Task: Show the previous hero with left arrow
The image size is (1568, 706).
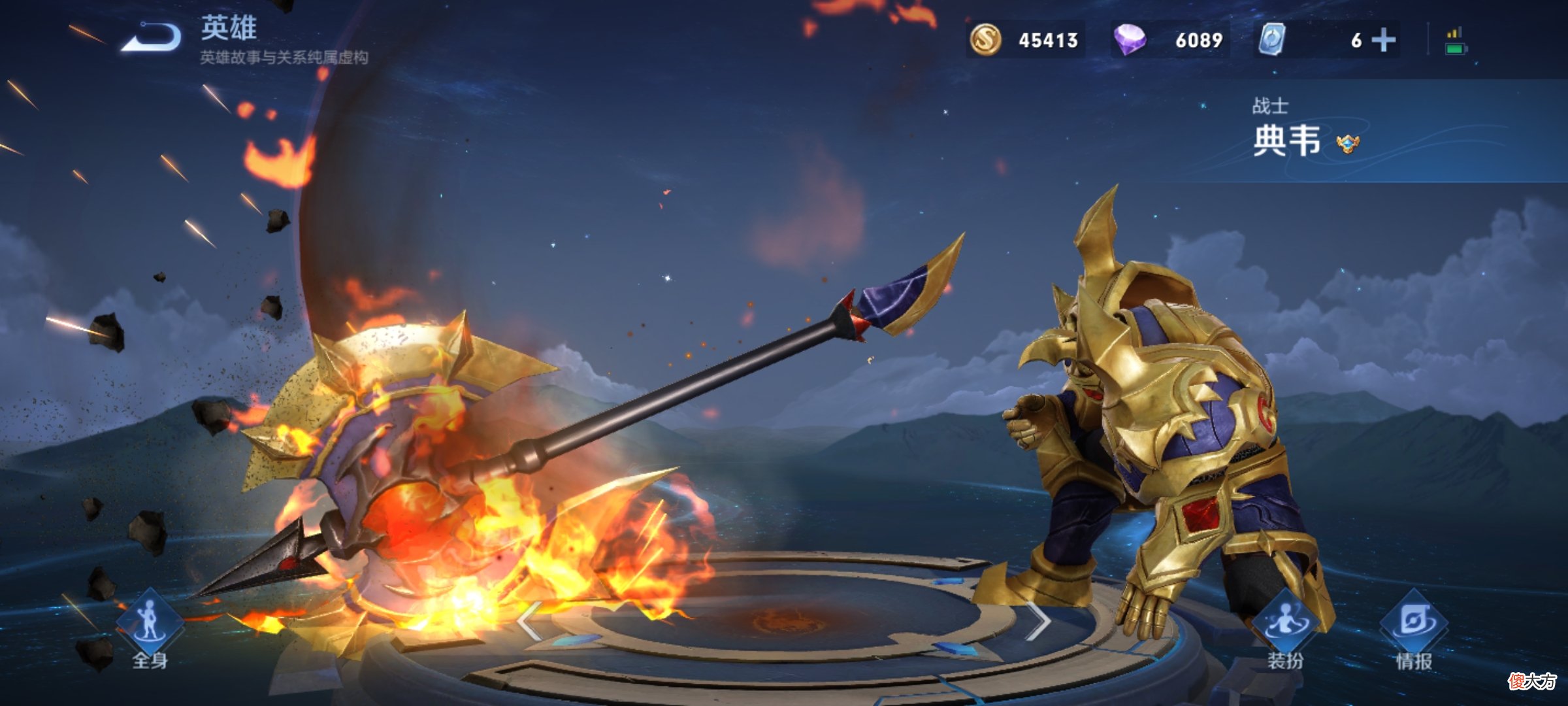Action: [x=529, y=621]
